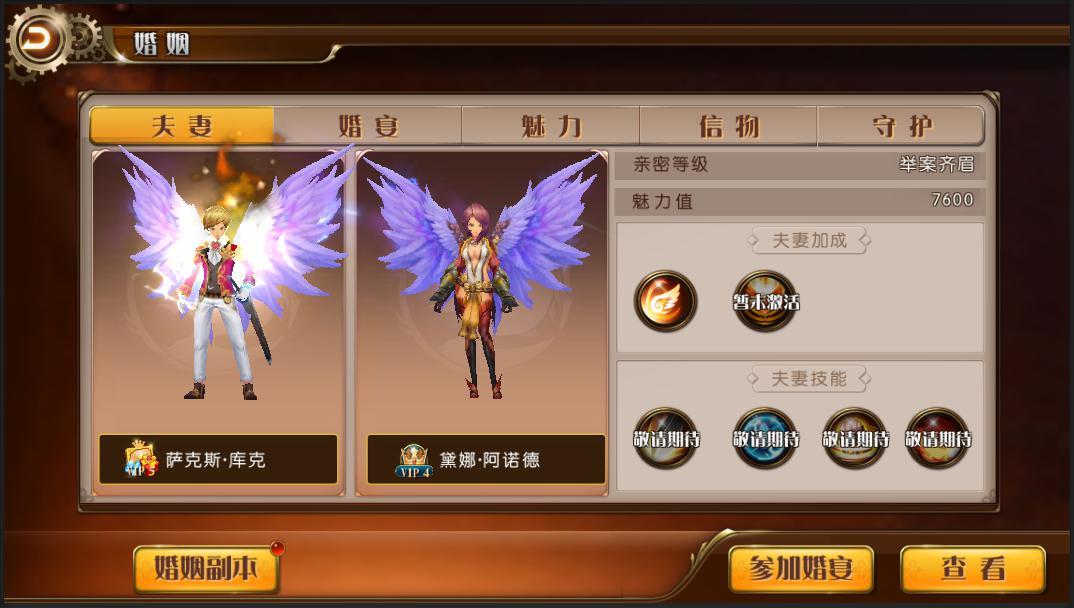
Task: Choose wife 黛娜·阿诺德's name plate
Action: click(x=486, y=460)
